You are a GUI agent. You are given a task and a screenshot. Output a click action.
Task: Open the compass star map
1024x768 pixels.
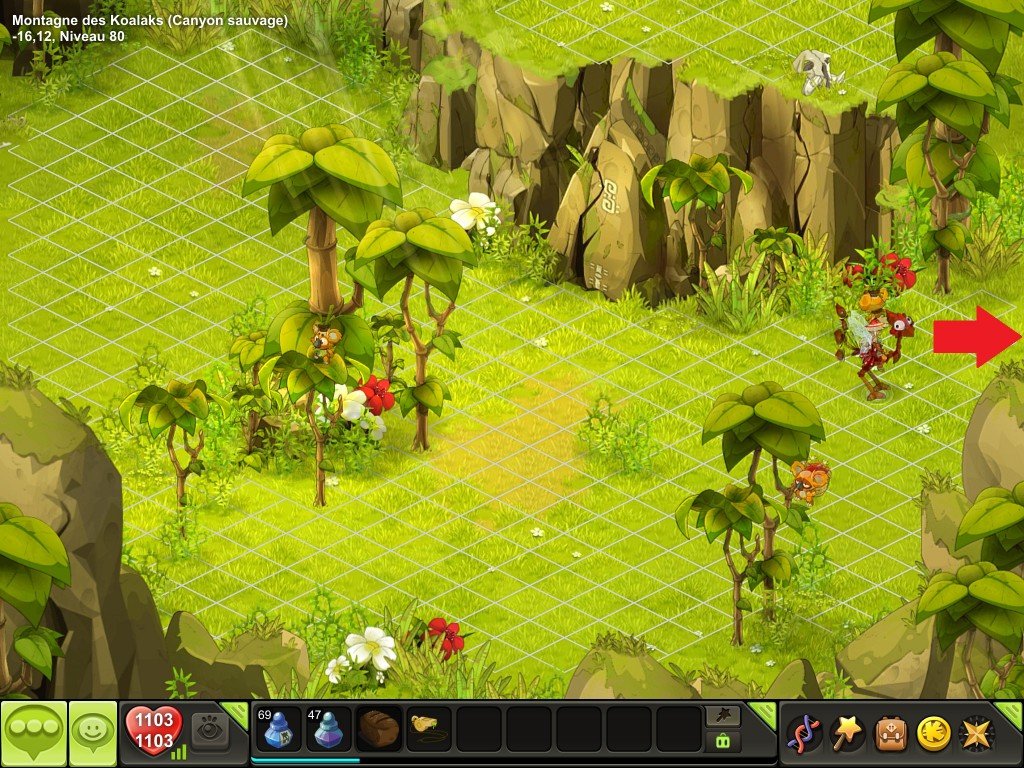pos(975,733)
